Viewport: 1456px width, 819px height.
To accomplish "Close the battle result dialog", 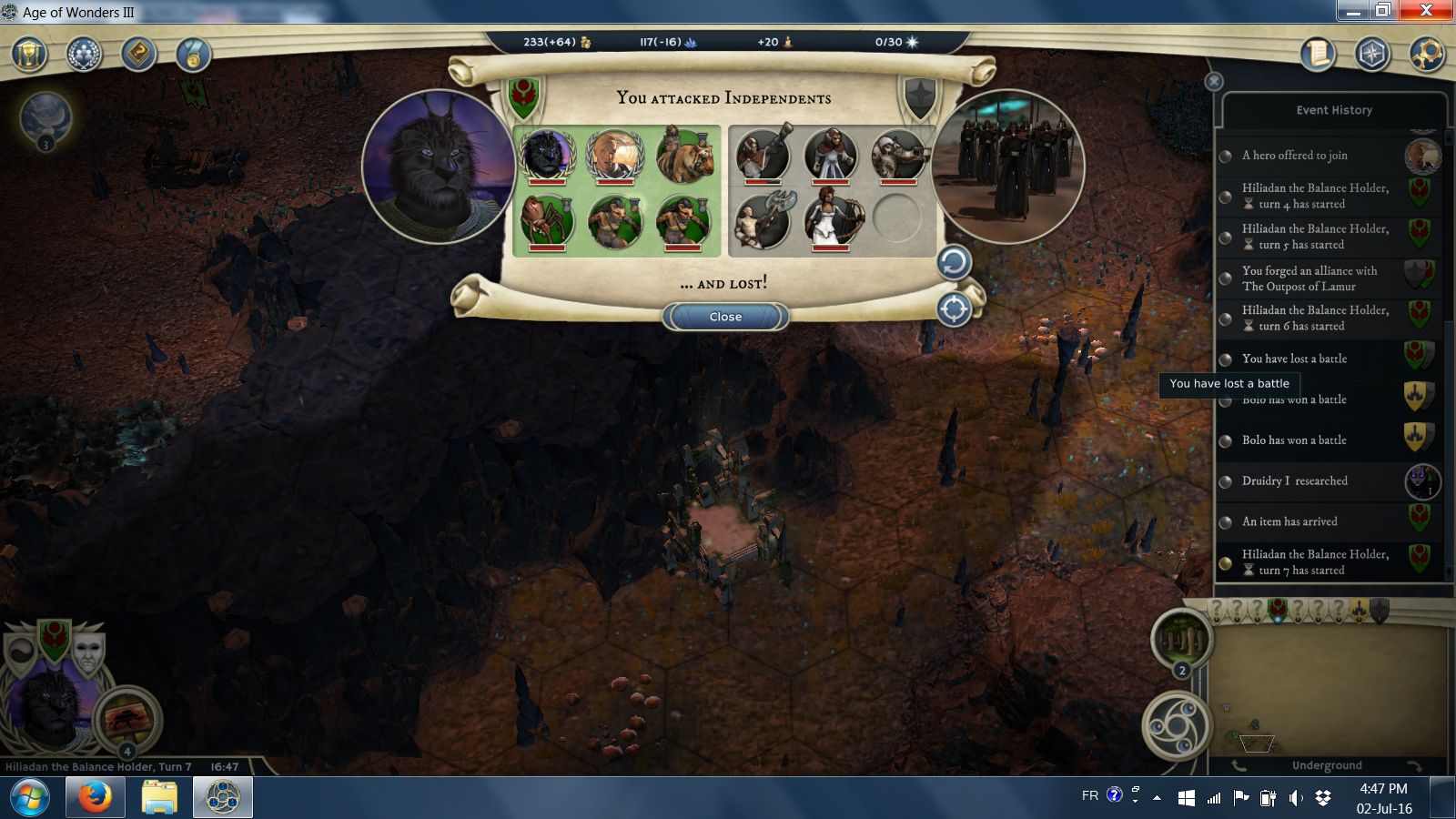I will (x=725, y=317).
